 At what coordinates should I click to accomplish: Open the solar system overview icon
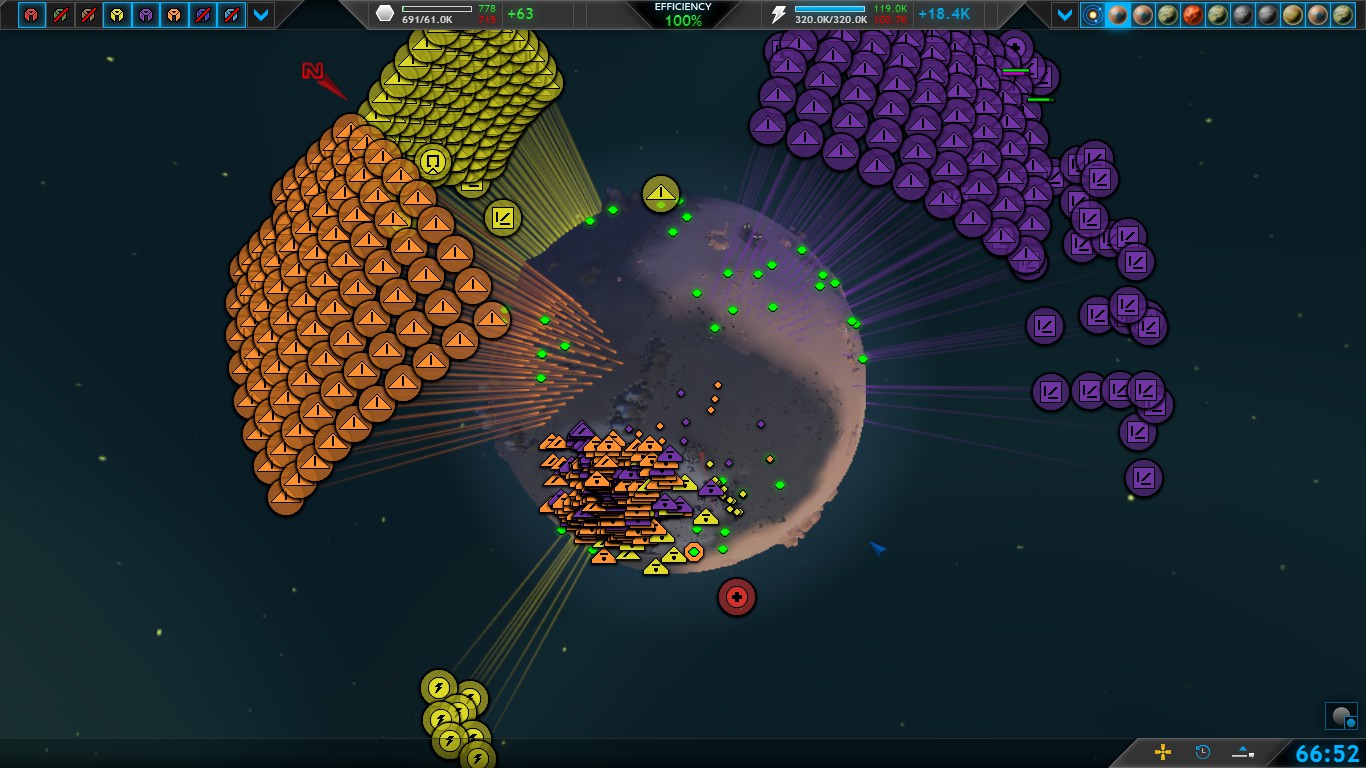1093,15
